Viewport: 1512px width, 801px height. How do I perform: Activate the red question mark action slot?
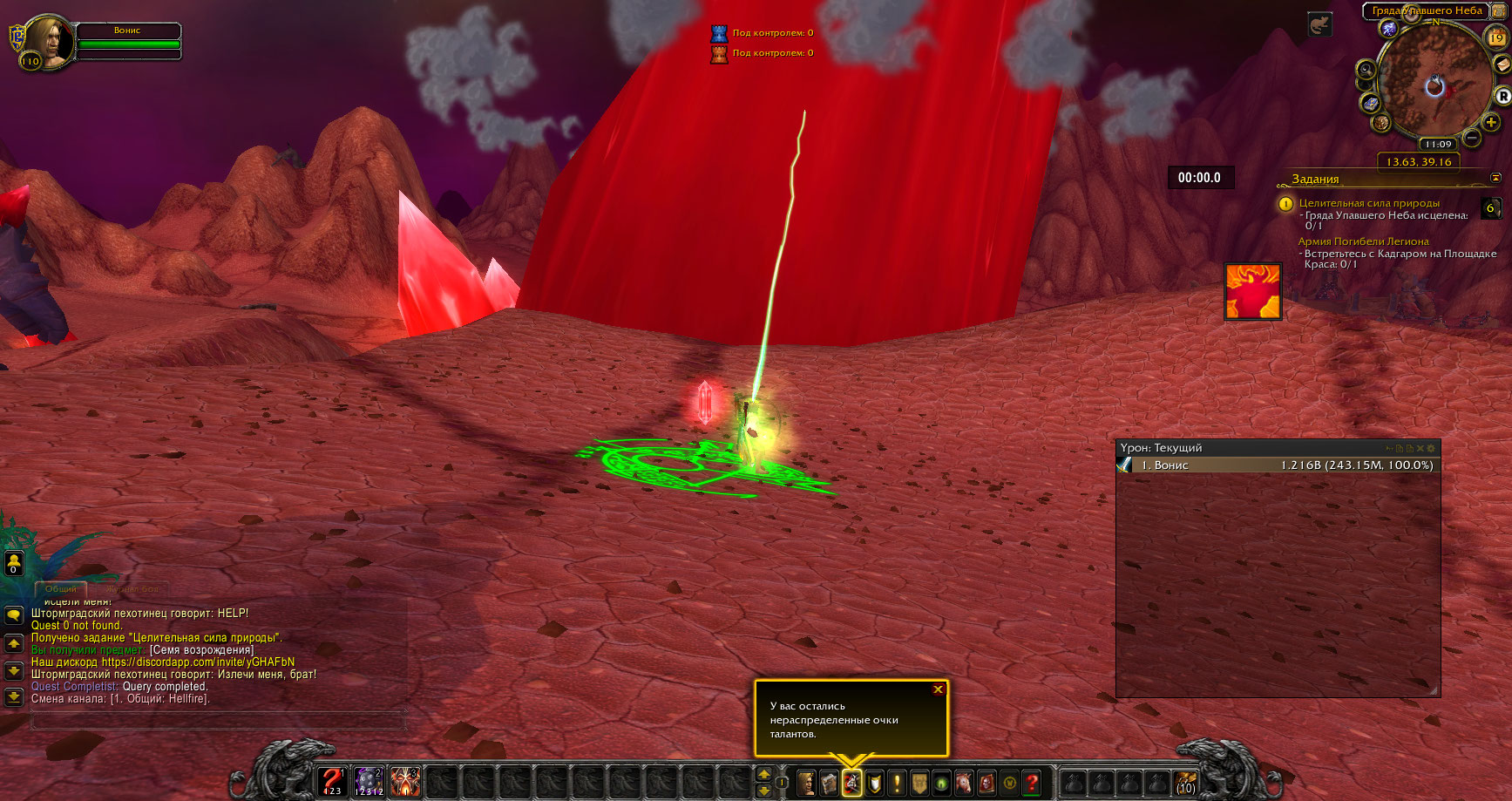click(x=332, y=781)
